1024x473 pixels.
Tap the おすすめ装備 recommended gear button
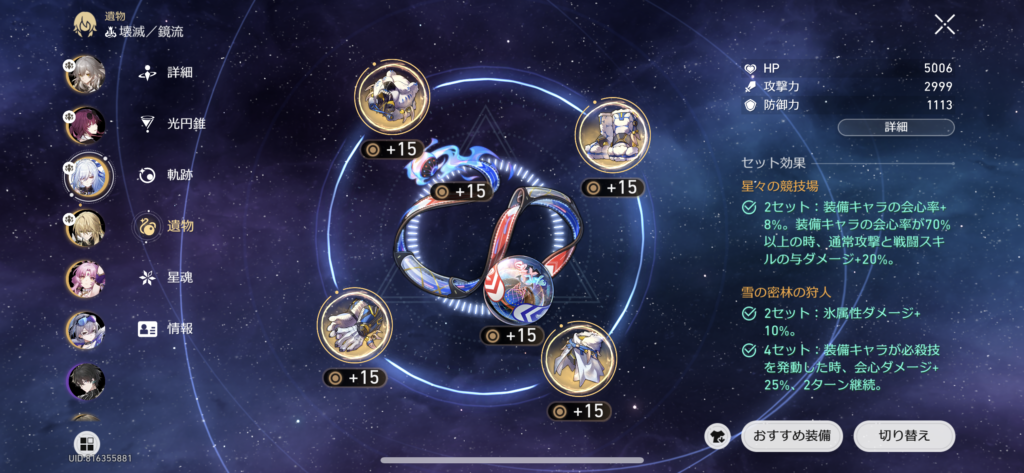click(792, 436)
